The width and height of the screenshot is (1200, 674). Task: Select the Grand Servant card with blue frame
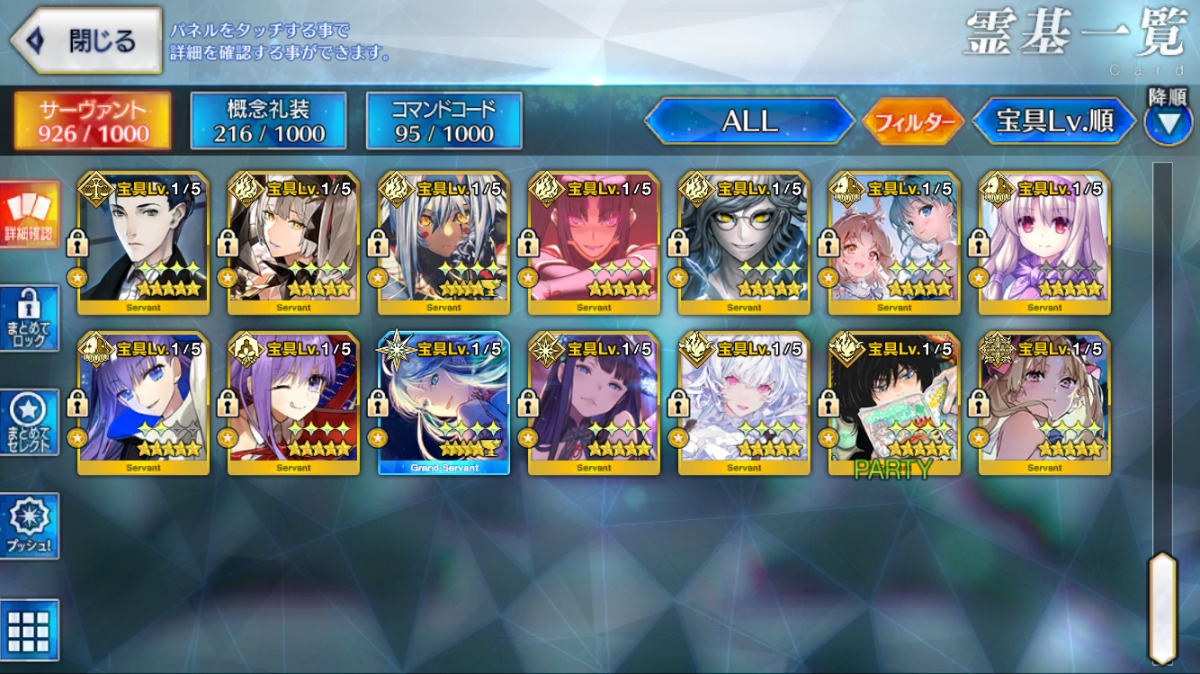click(x=444, y=402)
